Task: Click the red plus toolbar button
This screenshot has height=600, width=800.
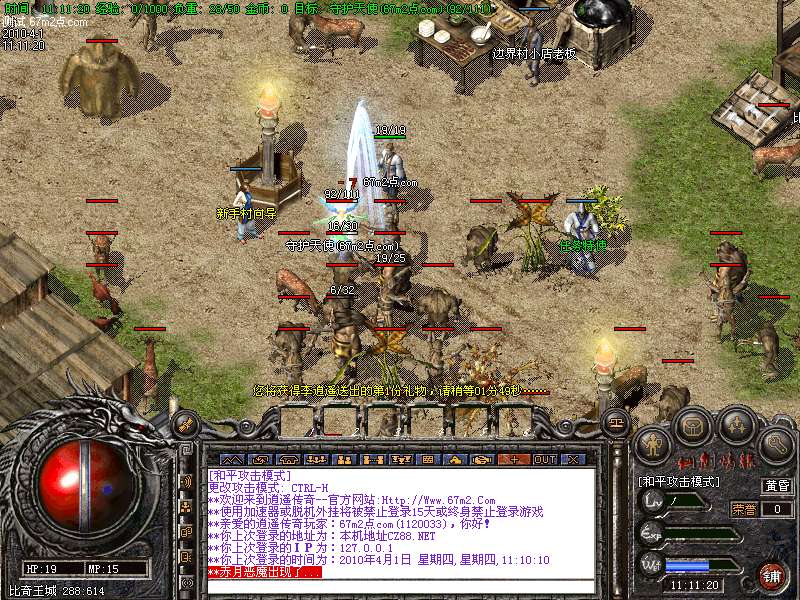Action: (514, 459)
